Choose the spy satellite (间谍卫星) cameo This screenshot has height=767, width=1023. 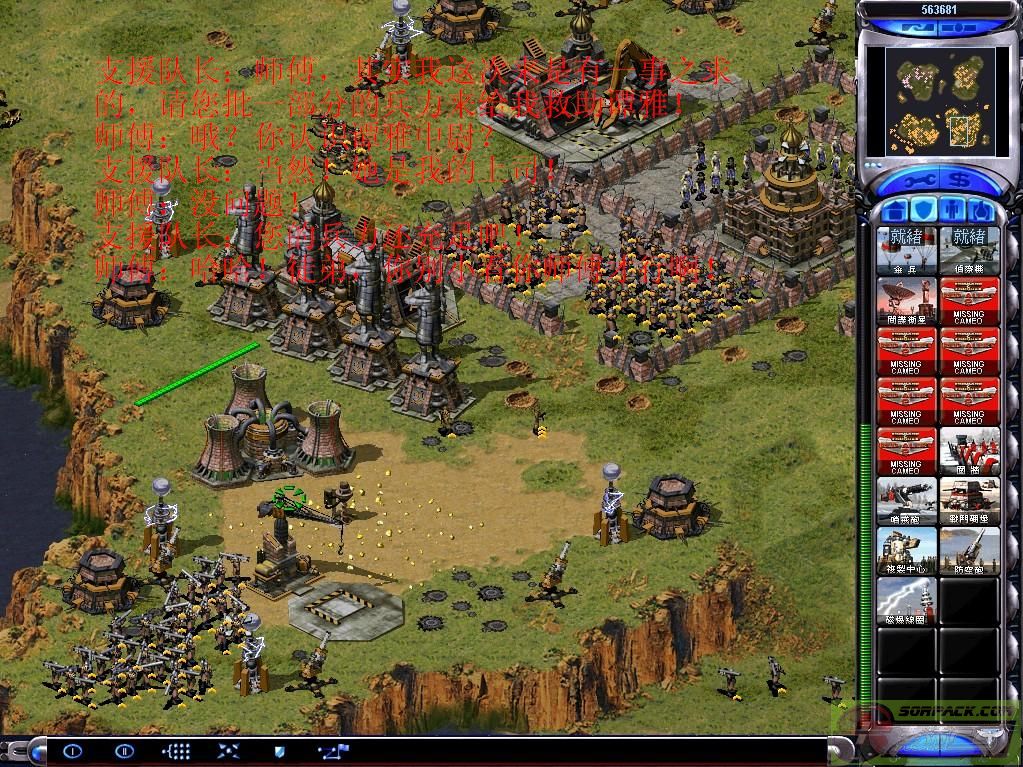click(x=906, y=300)
